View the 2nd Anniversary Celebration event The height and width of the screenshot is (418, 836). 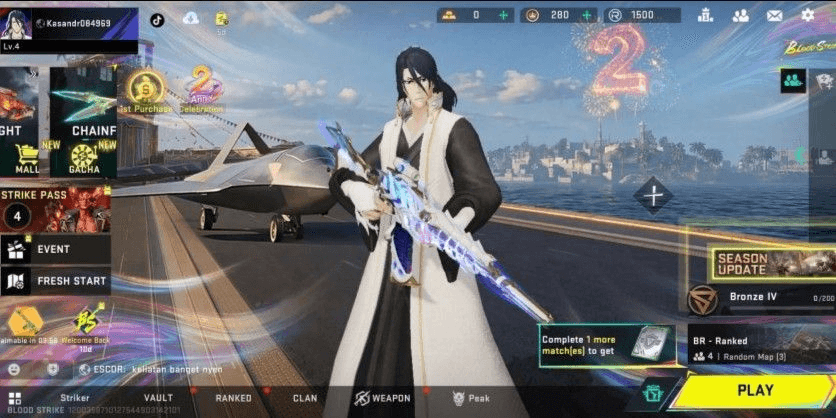click(205, 90)
